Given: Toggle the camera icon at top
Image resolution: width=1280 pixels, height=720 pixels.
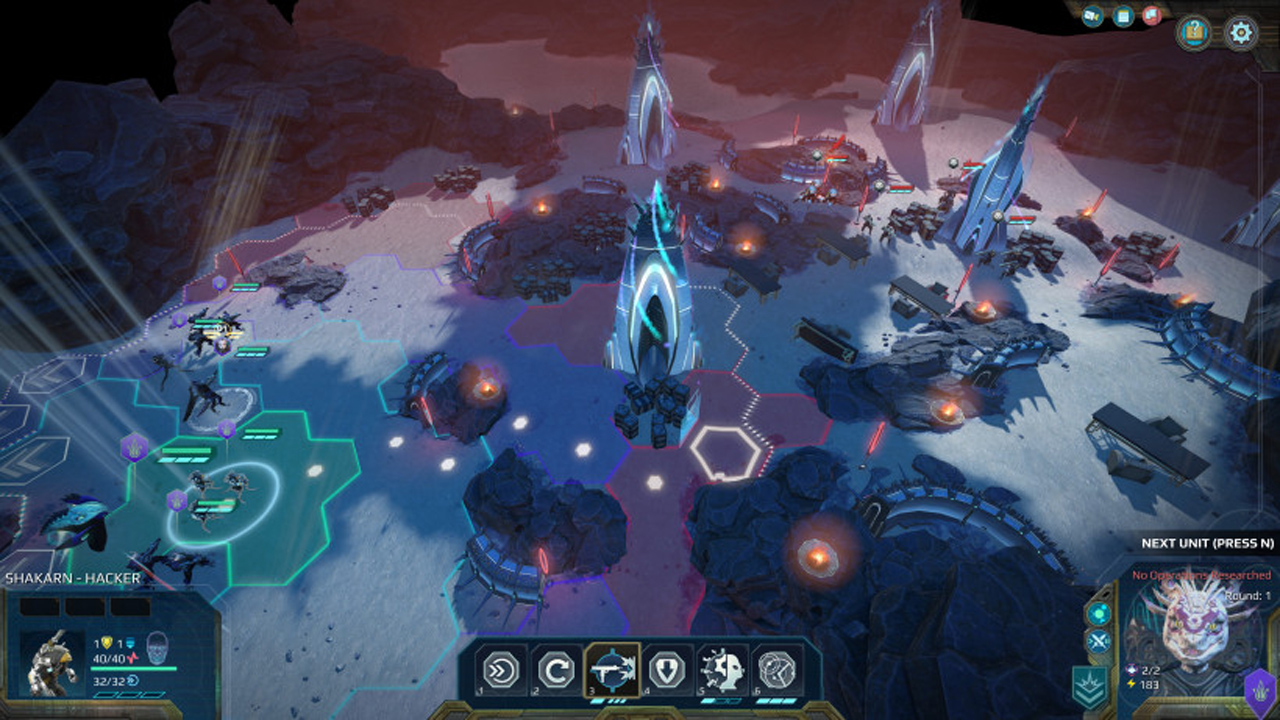Looking at the screenshot, I should [1093, 16].
